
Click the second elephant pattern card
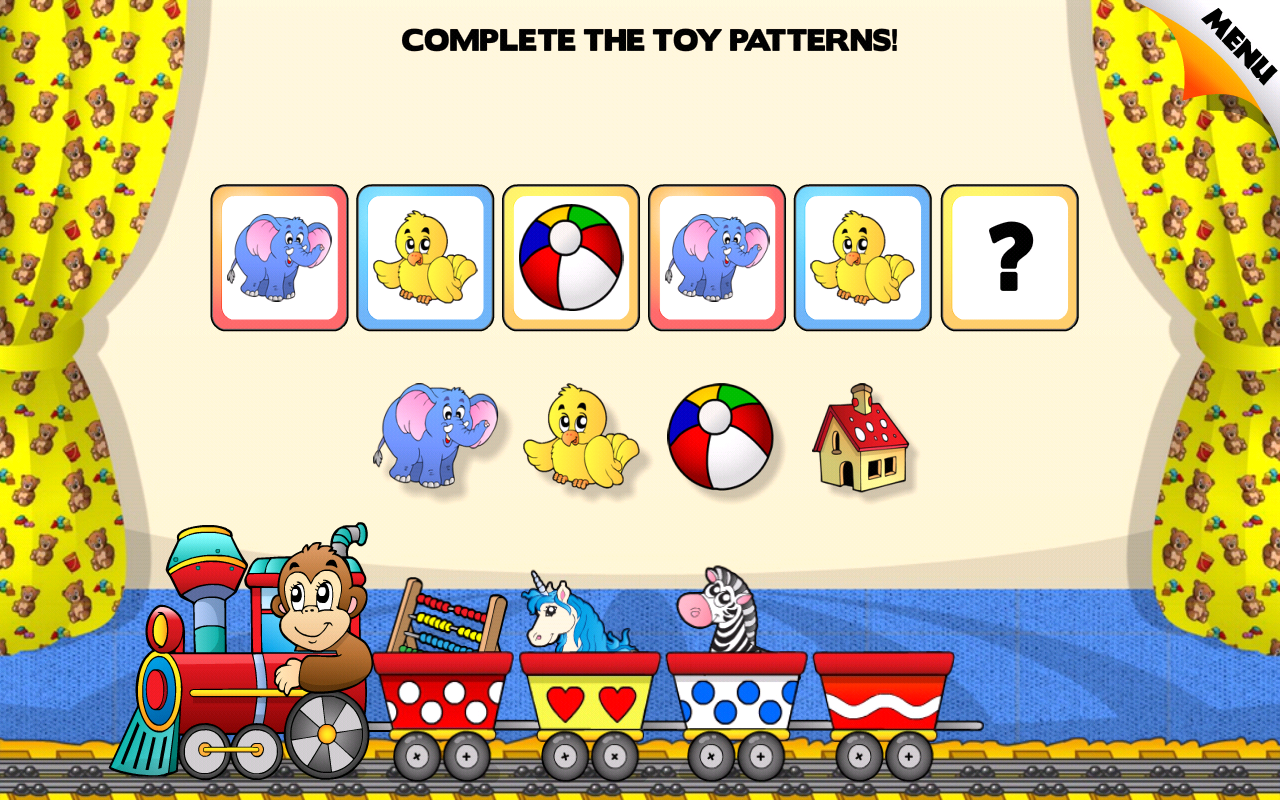click(717, 256)
